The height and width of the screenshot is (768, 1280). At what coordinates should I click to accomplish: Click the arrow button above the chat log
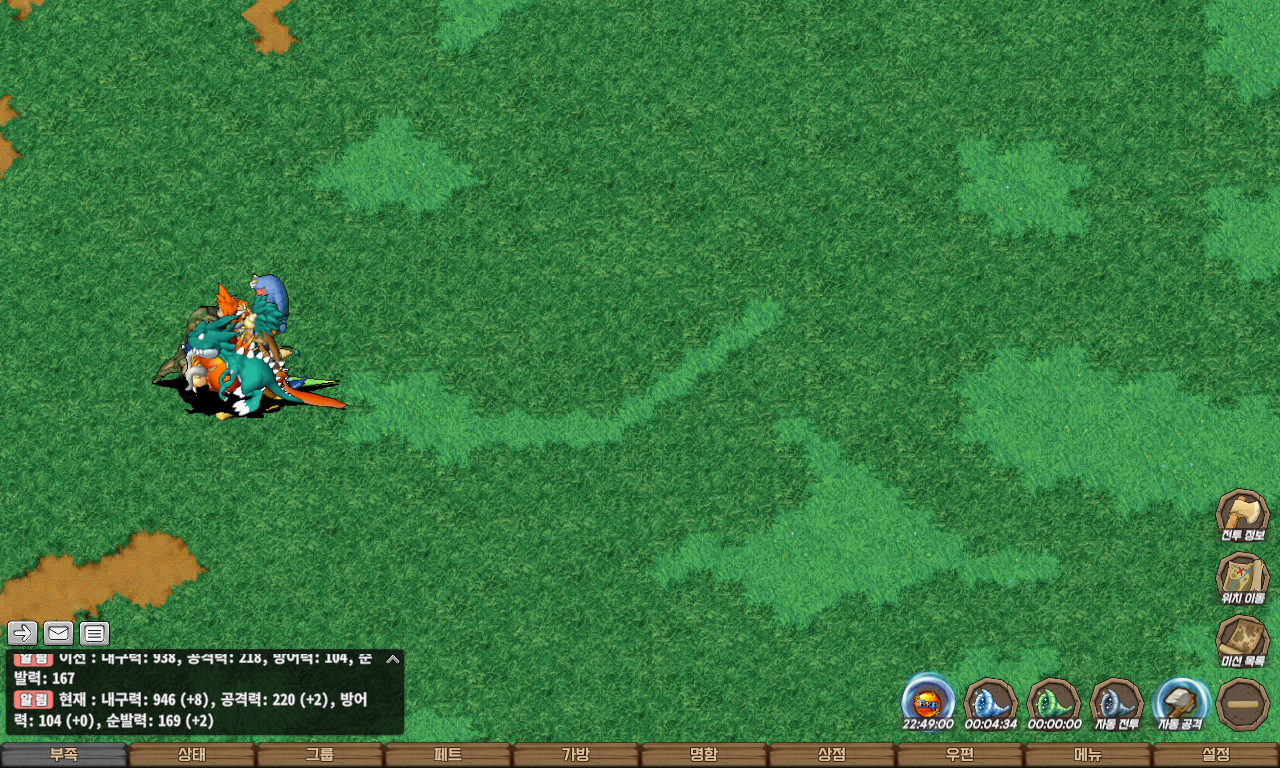coord(23,633)
